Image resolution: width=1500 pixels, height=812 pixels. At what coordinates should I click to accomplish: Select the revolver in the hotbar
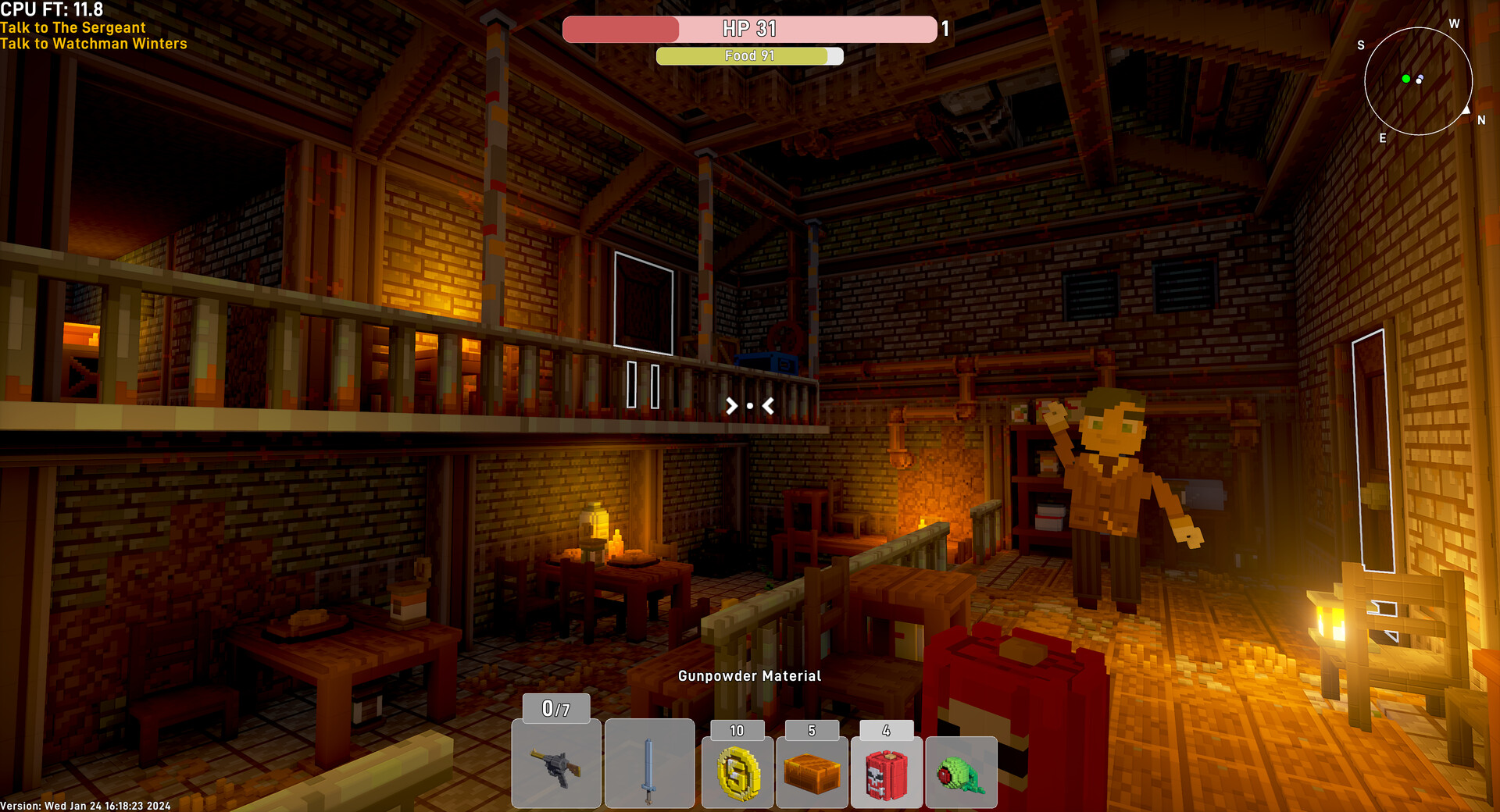click(x=556, y=764)
